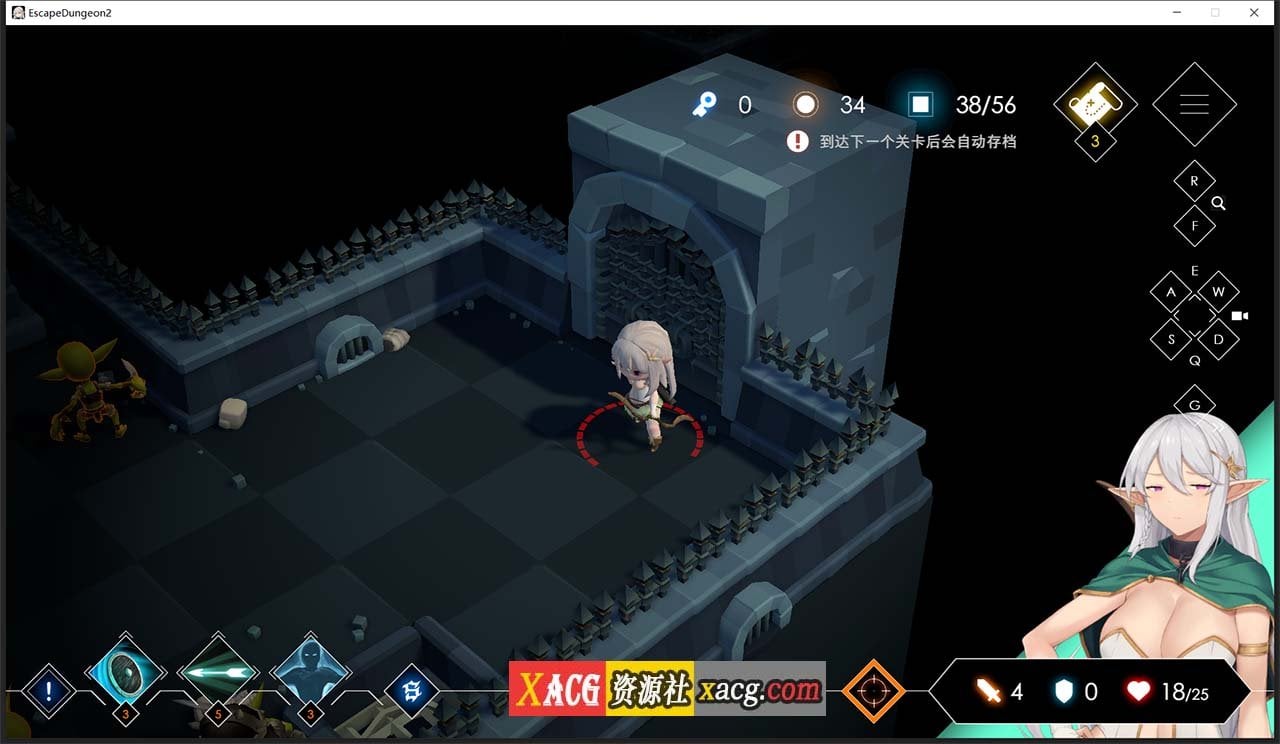1280x744 pixels.
Task: Click the camera icon beside the WASD keys
Action: [1241, 315]
